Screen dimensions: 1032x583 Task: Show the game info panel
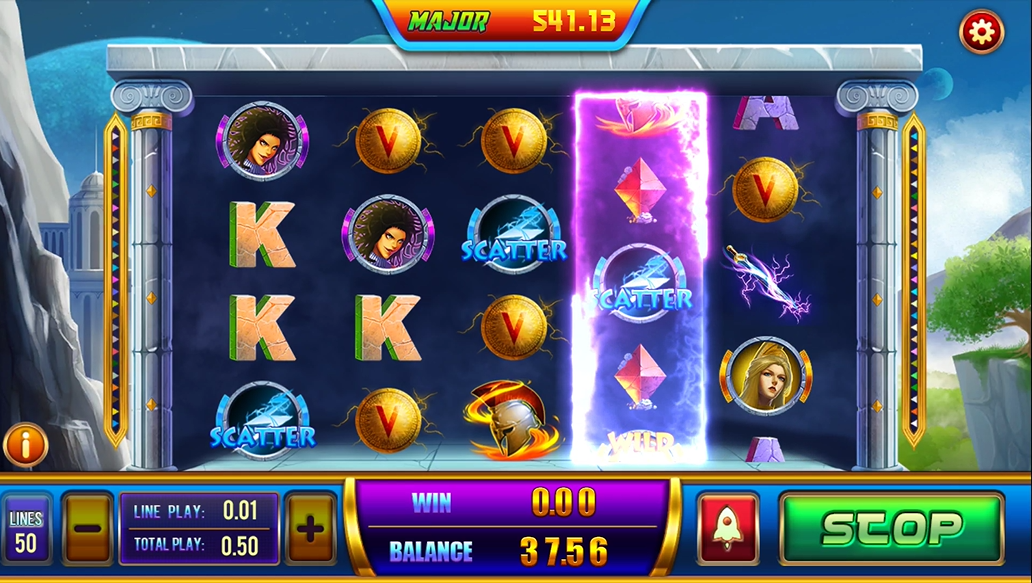26,445
